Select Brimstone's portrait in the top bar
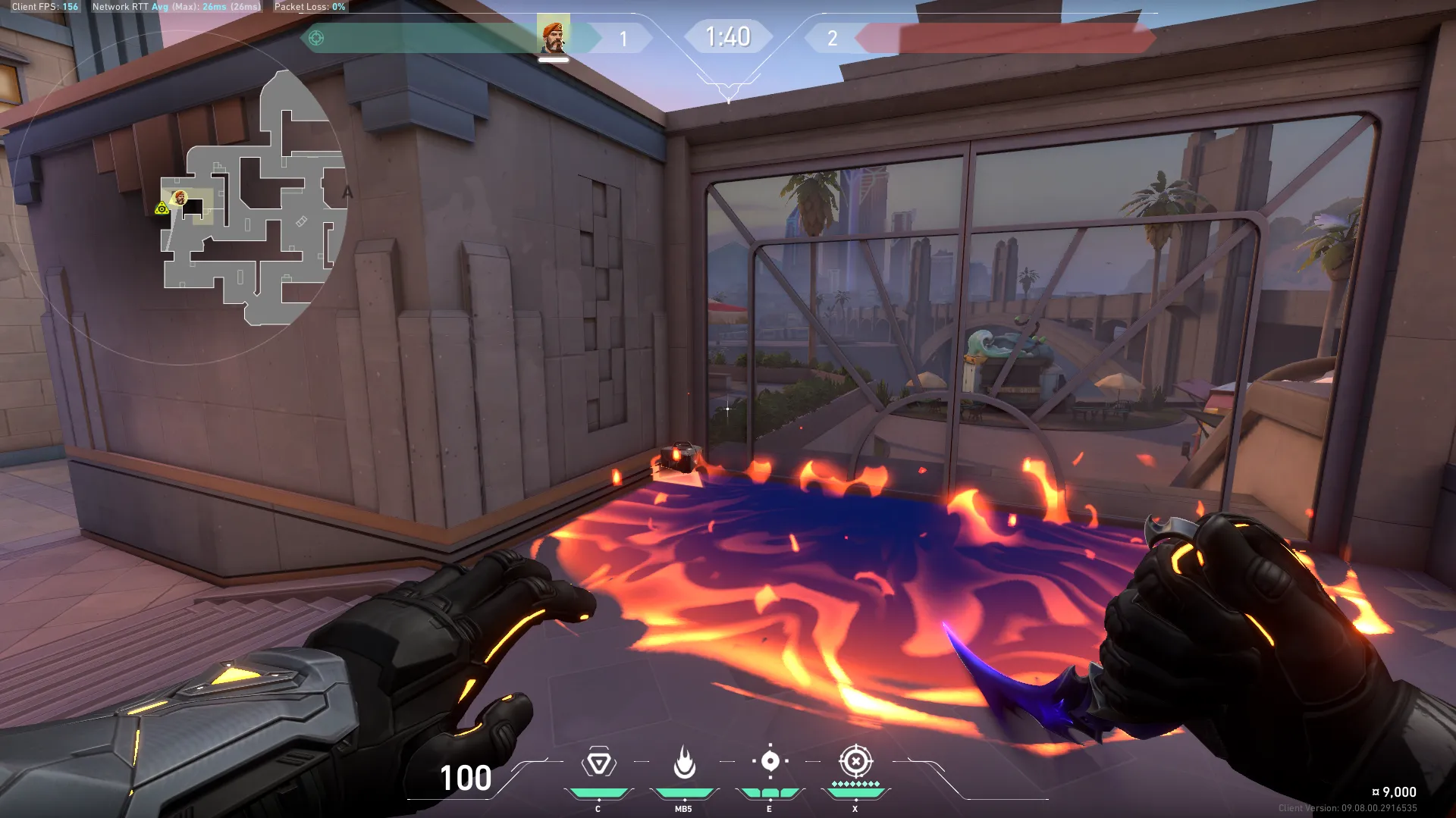Screen dimensions: 1456x818 [553, 36]
